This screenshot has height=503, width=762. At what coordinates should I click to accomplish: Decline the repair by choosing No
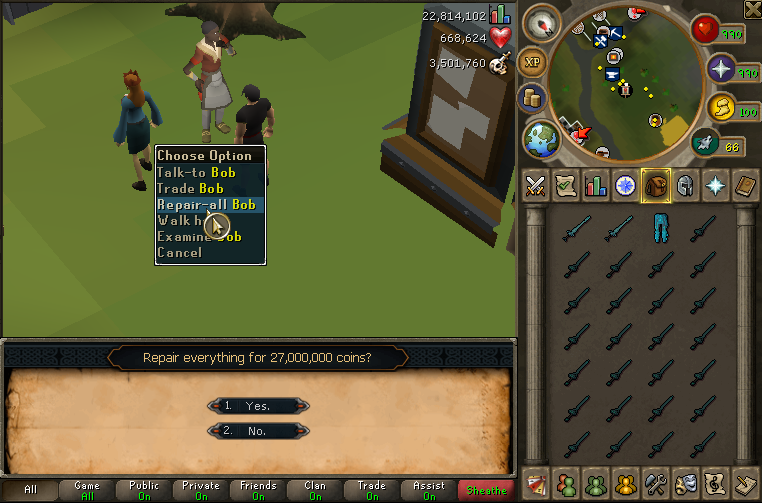[259, 431]
